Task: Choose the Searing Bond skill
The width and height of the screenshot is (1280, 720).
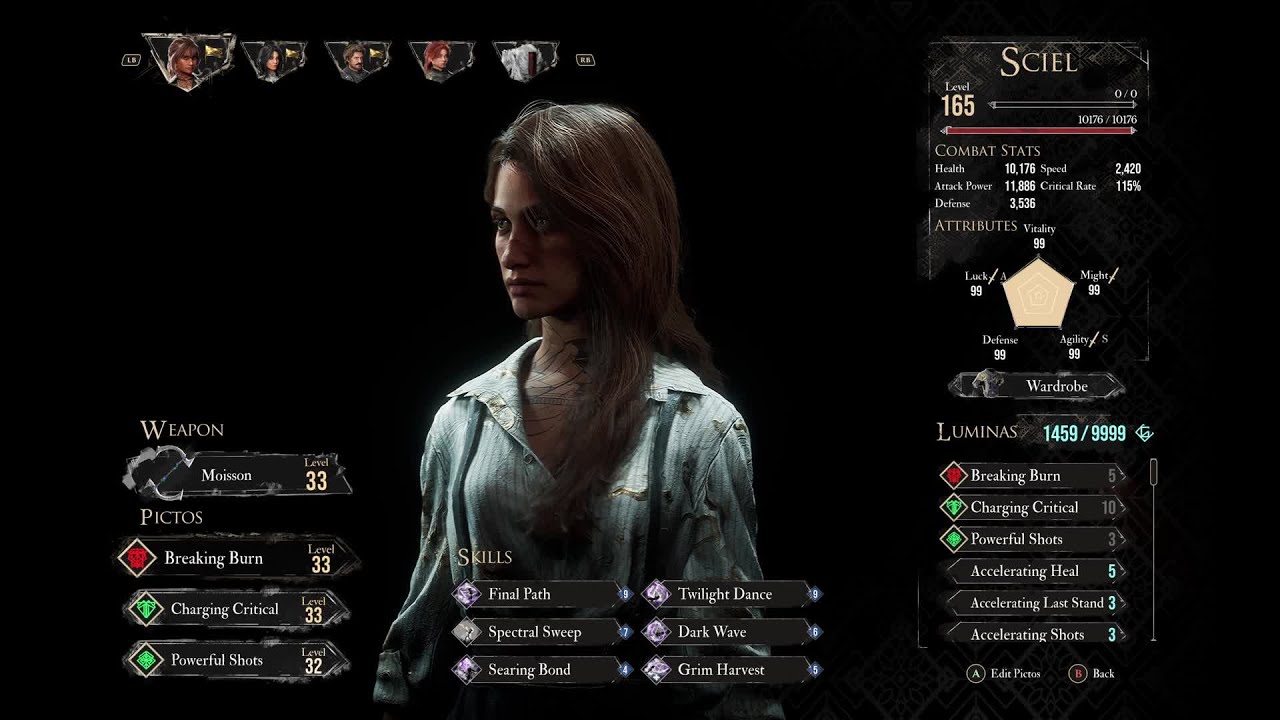Action: pos(541,670)
